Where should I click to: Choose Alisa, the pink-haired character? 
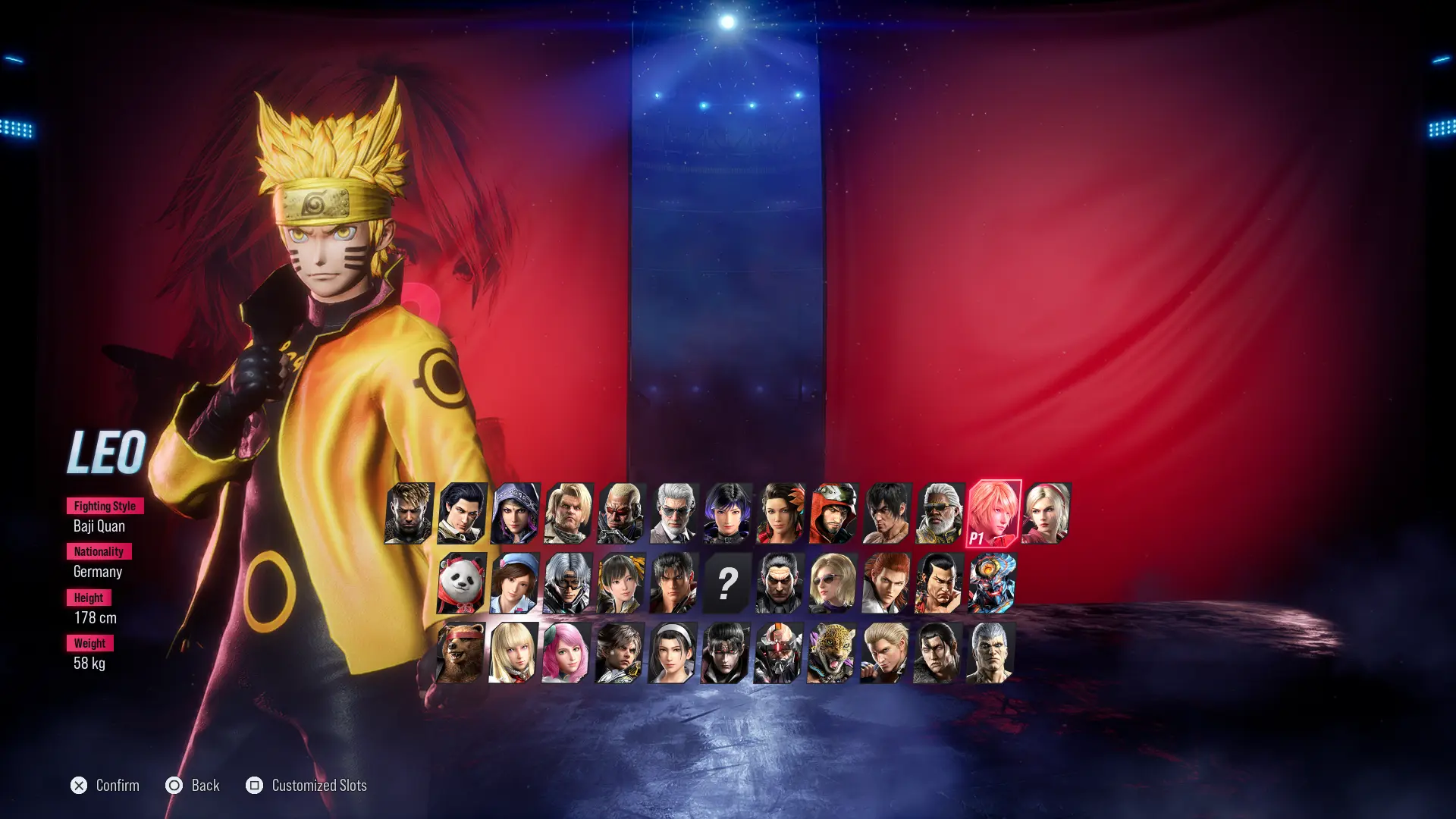click(x=565, y=654)
